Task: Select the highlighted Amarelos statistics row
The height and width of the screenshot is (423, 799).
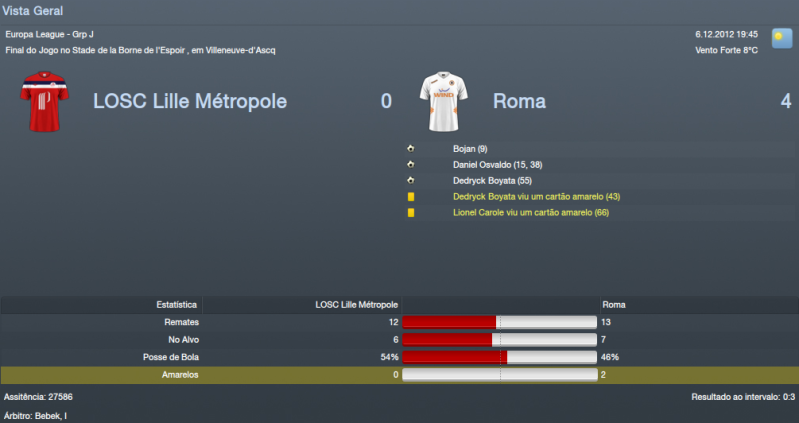Action: (399, 374)
